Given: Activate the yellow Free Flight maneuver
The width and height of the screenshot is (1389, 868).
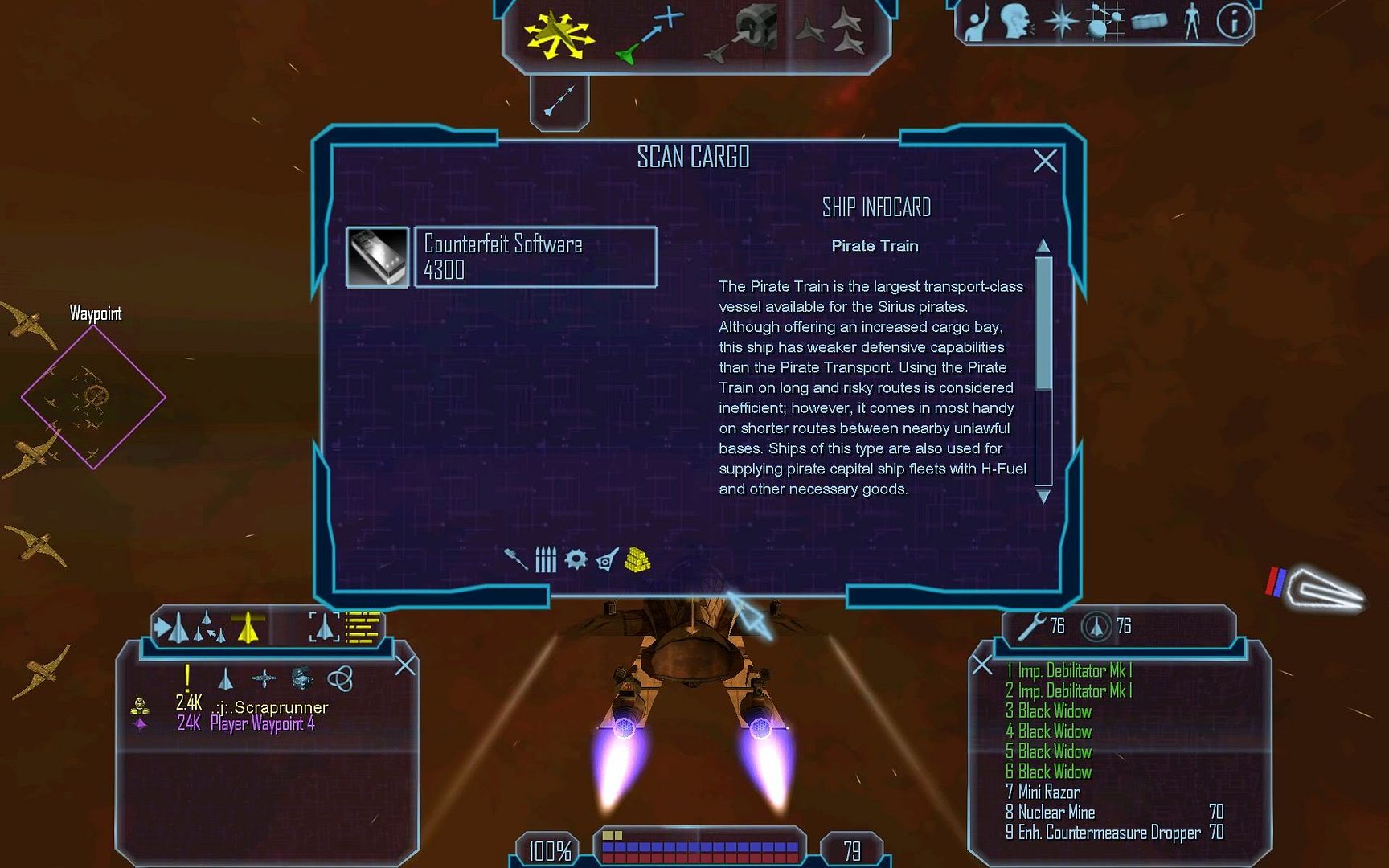Looking at the screenshot, I should coord(558,35).
